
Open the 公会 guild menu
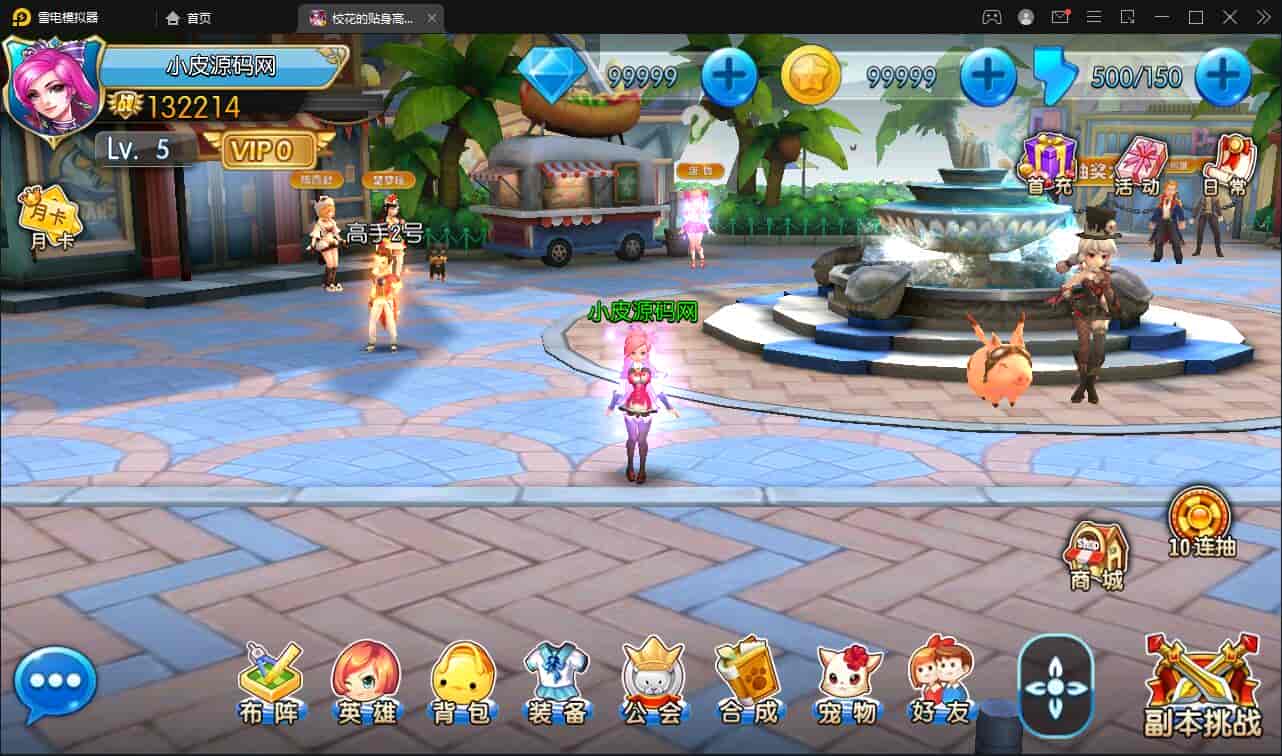point(652,682)
